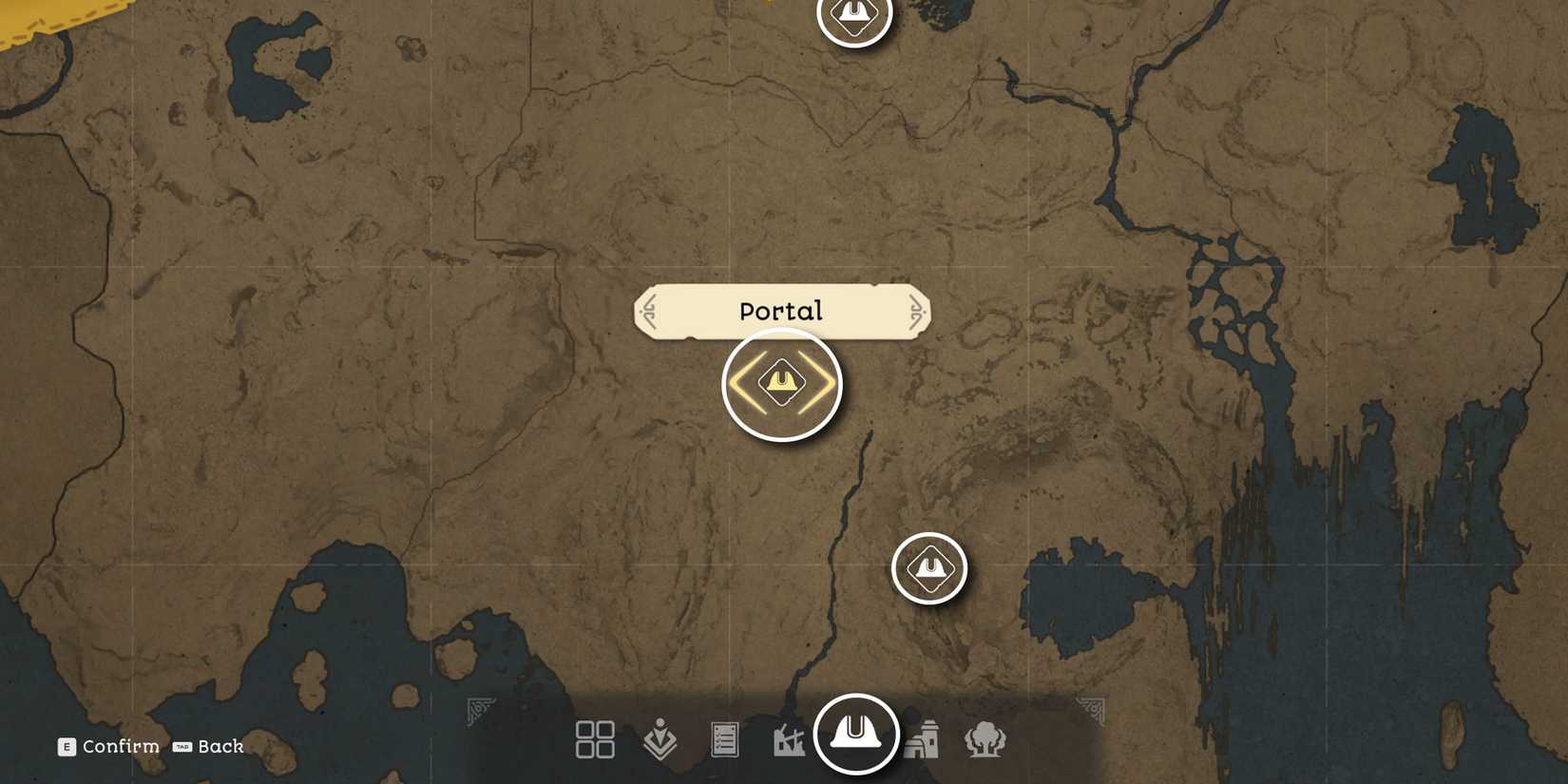The image size is (1568, 784).
Task: Click the left chevron on the Portal tooltip
Action: point(650,310)
